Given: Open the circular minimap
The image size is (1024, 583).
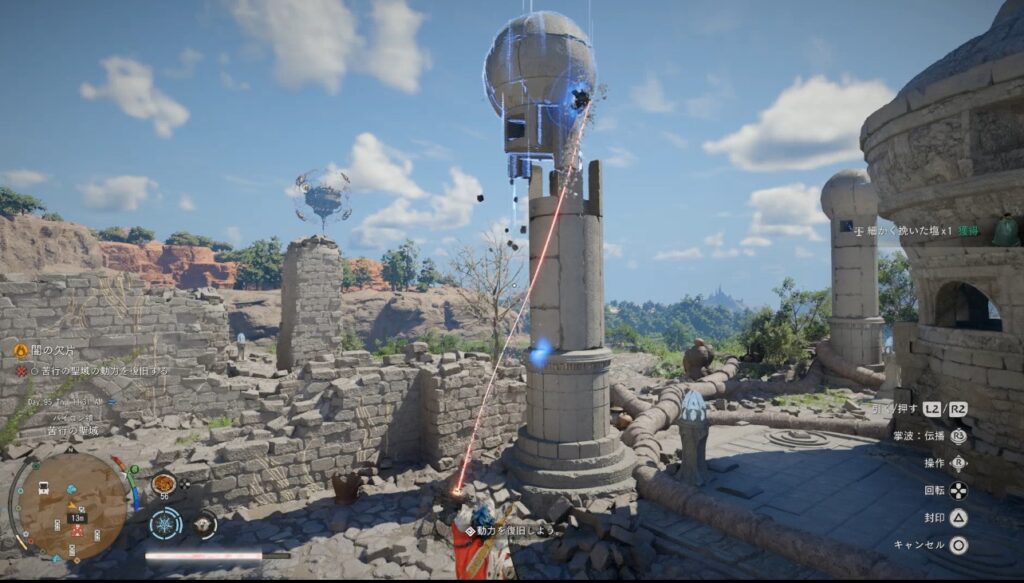Looking at the screenshot, I should pyautogui.click(x=72, y=506).
